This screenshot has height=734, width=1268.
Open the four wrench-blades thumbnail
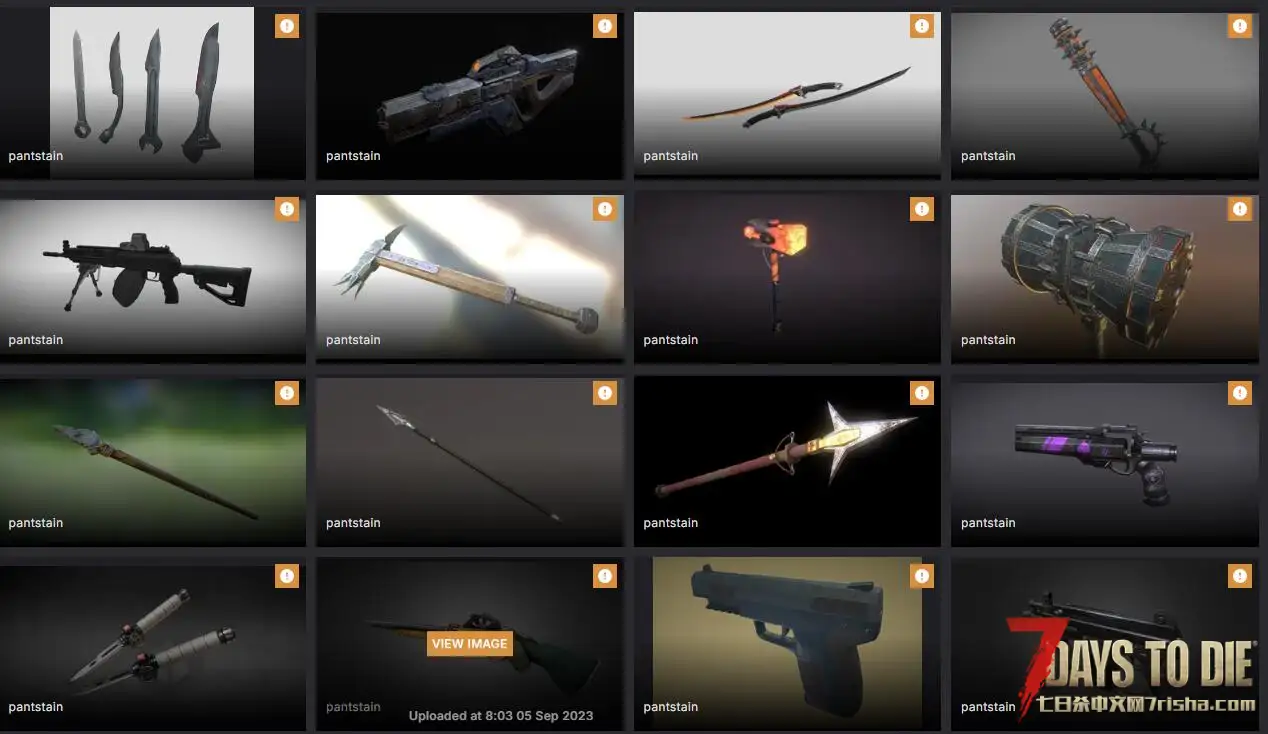152,90
